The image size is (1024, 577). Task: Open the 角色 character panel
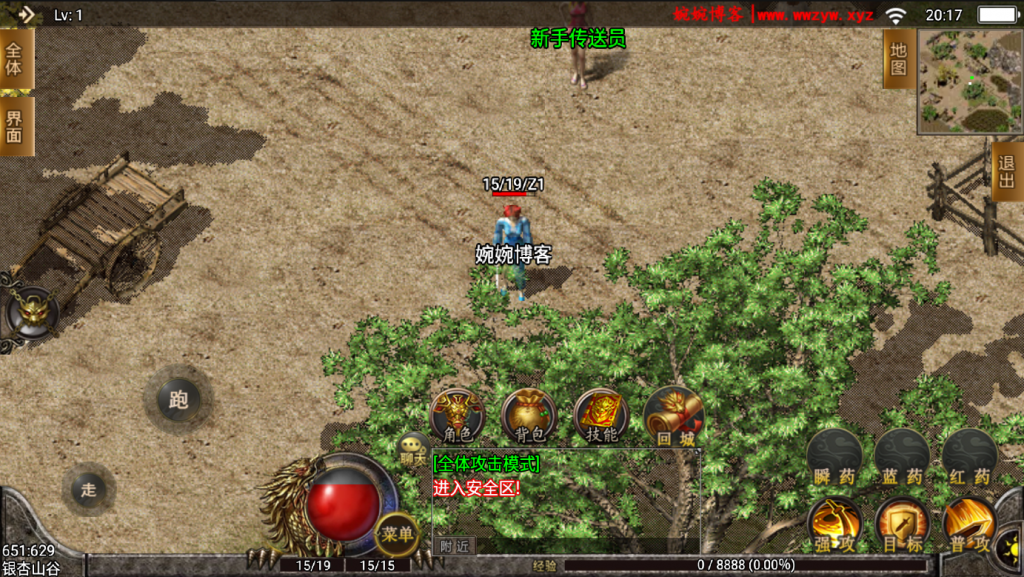click(x=457, y=415)
